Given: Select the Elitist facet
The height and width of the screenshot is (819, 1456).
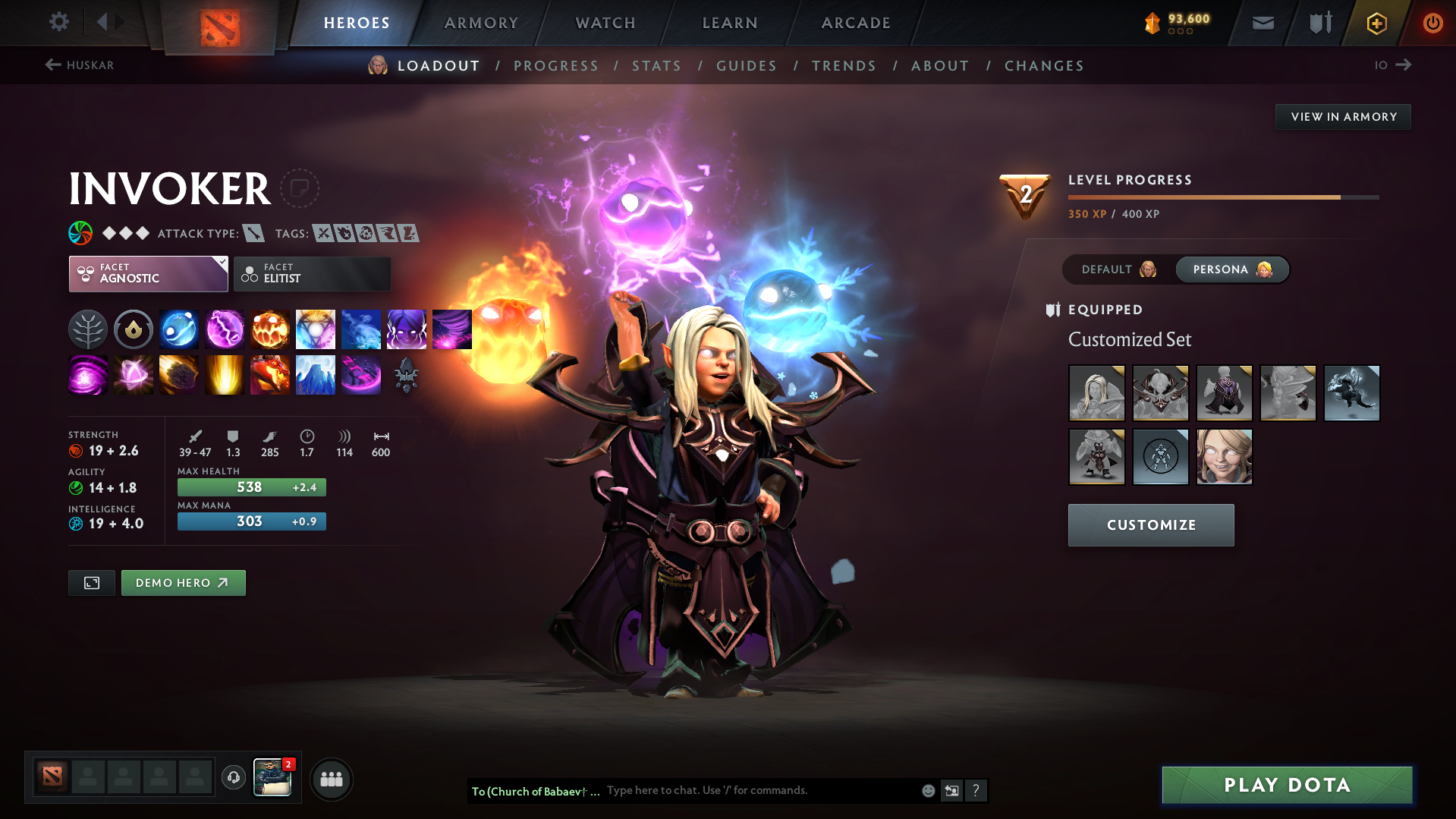Looking at the screenshot, I should point(311,273).
